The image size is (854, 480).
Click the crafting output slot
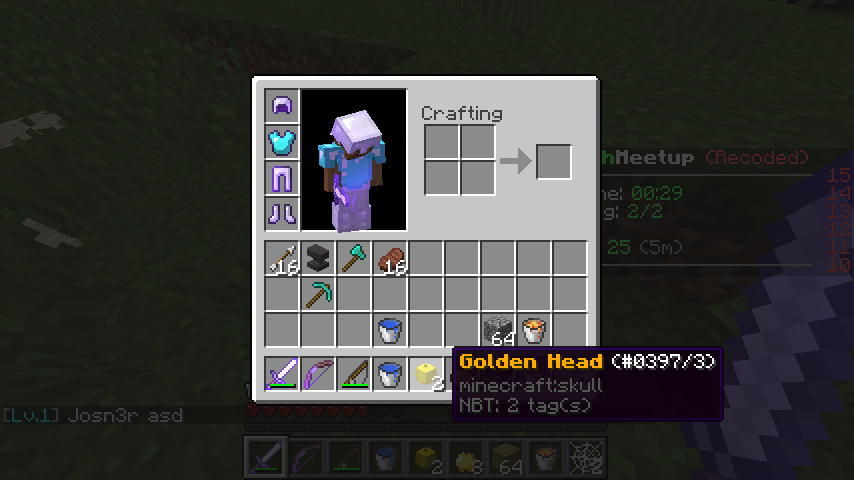[554, 162]
